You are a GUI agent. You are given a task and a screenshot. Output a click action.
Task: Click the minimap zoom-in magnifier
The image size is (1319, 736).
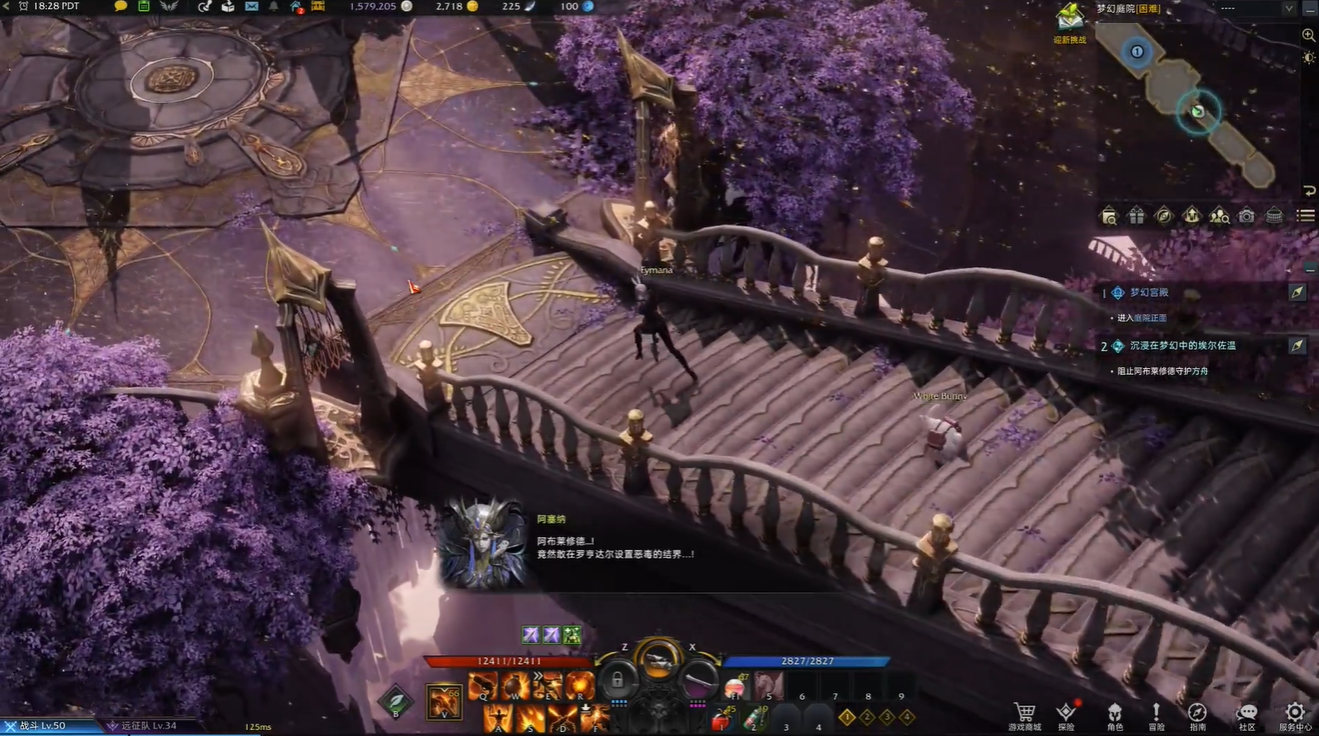click(x=1308, y=35)
